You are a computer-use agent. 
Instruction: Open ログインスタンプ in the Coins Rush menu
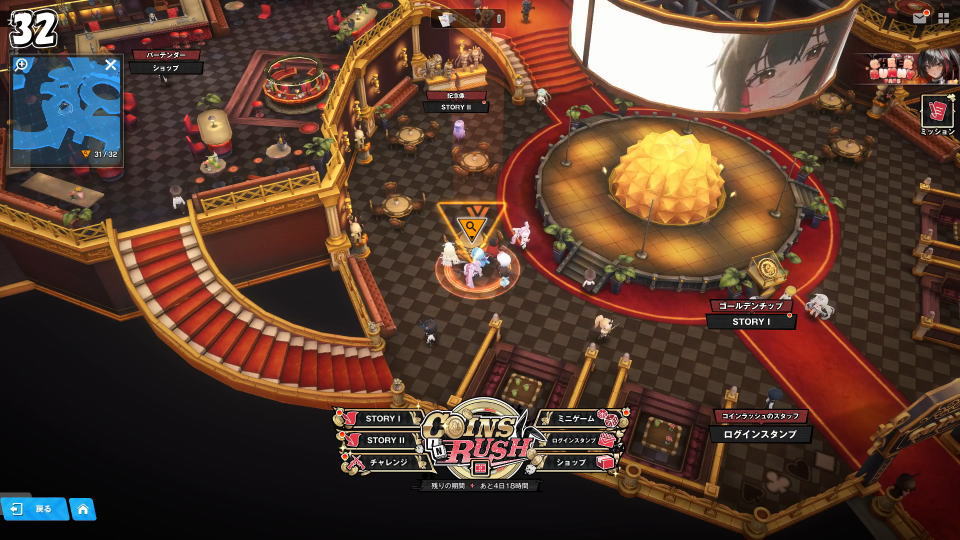tap(574, 440)
